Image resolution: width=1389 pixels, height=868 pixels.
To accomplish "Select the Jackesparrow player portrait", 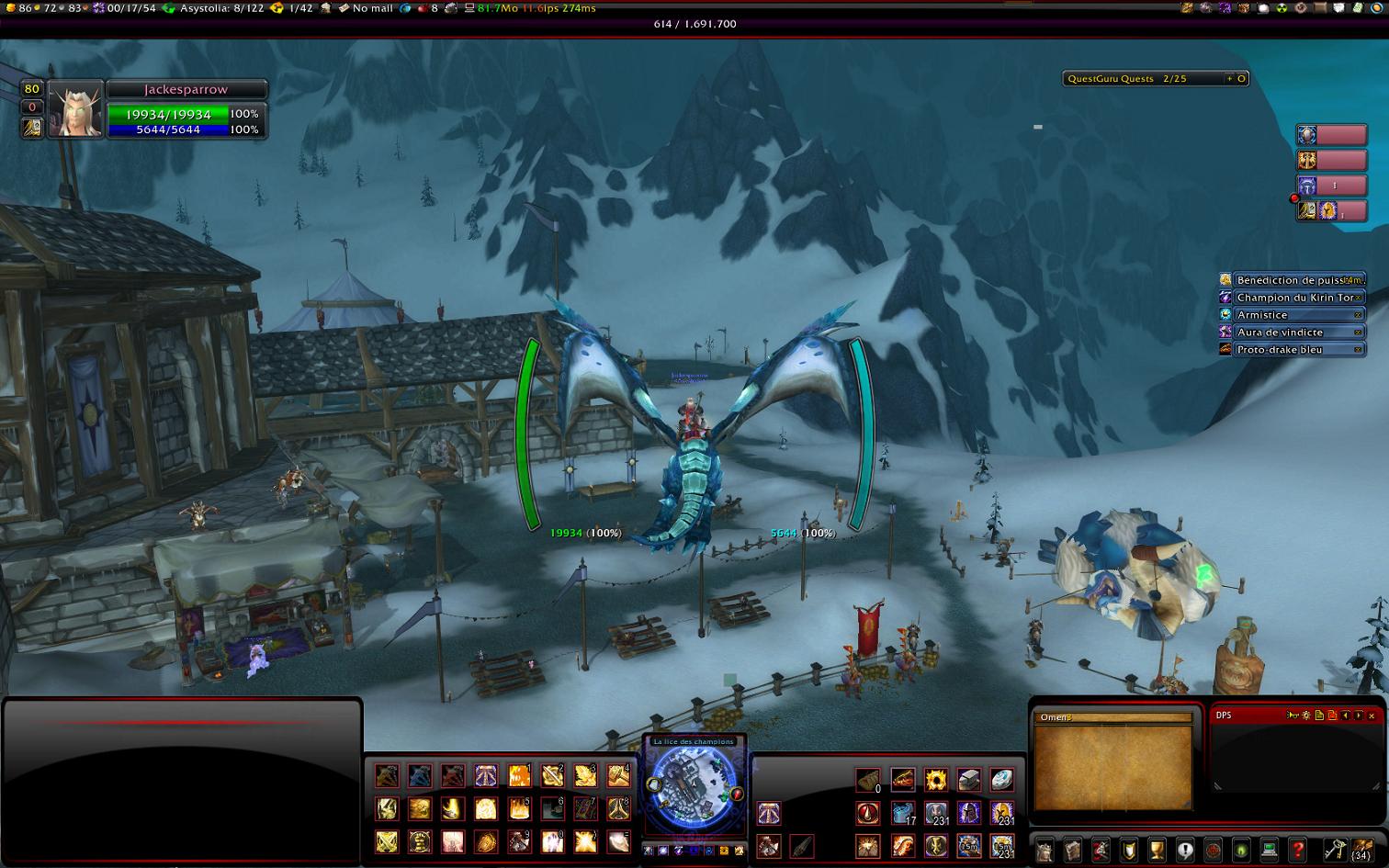I will (75, 110).
